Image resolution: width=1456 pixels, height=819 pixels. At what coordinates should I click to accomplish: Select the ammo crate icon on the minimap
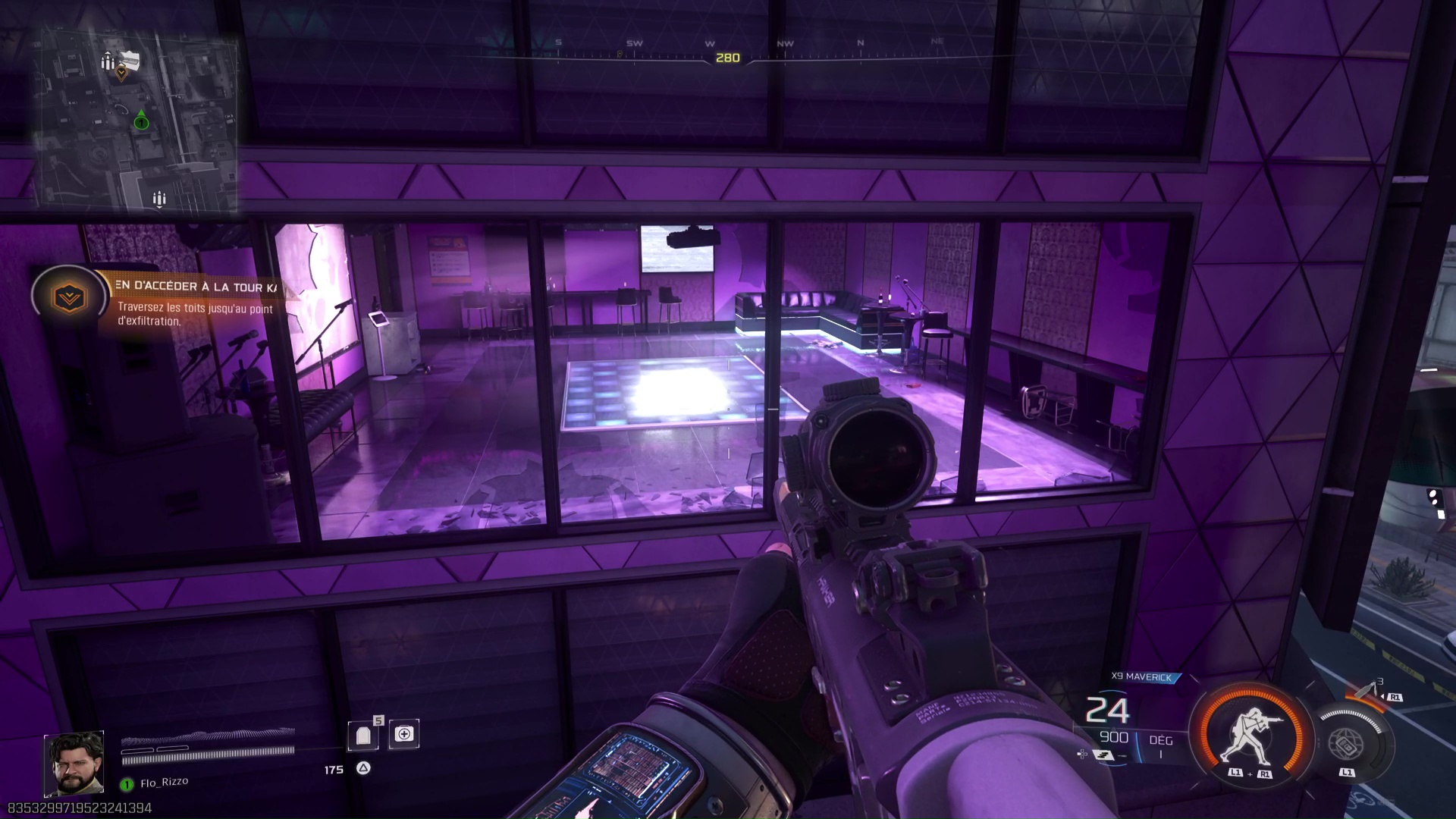(x=109, y=62)
